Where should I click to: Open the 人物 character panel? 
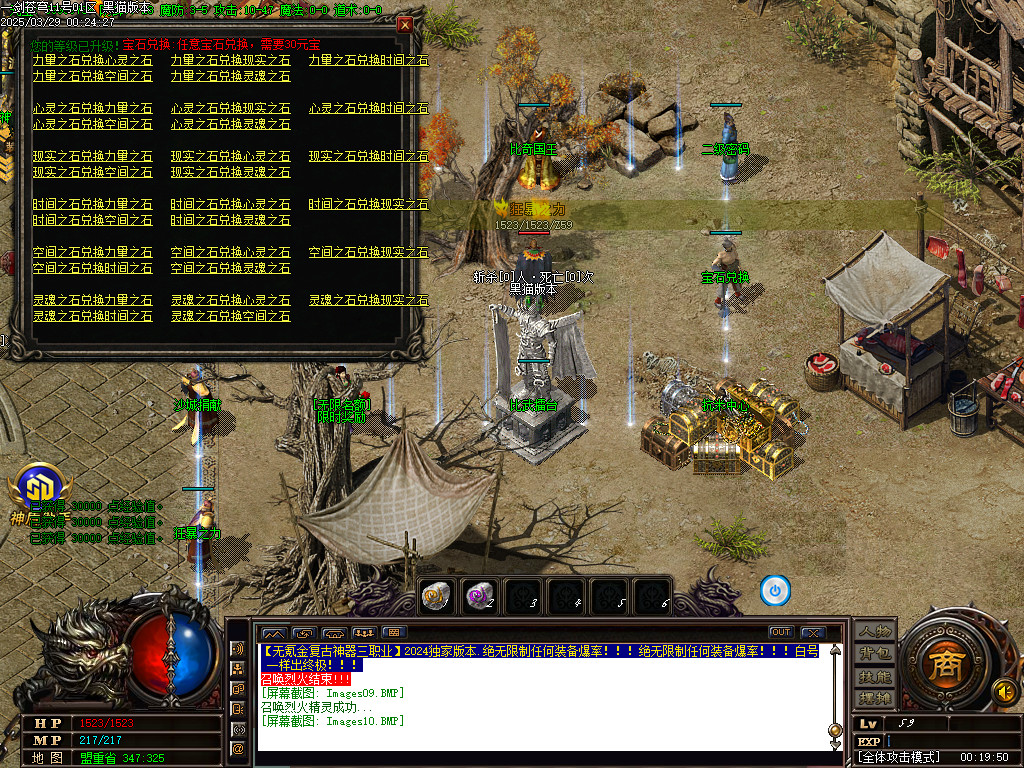tap(875, 632)
